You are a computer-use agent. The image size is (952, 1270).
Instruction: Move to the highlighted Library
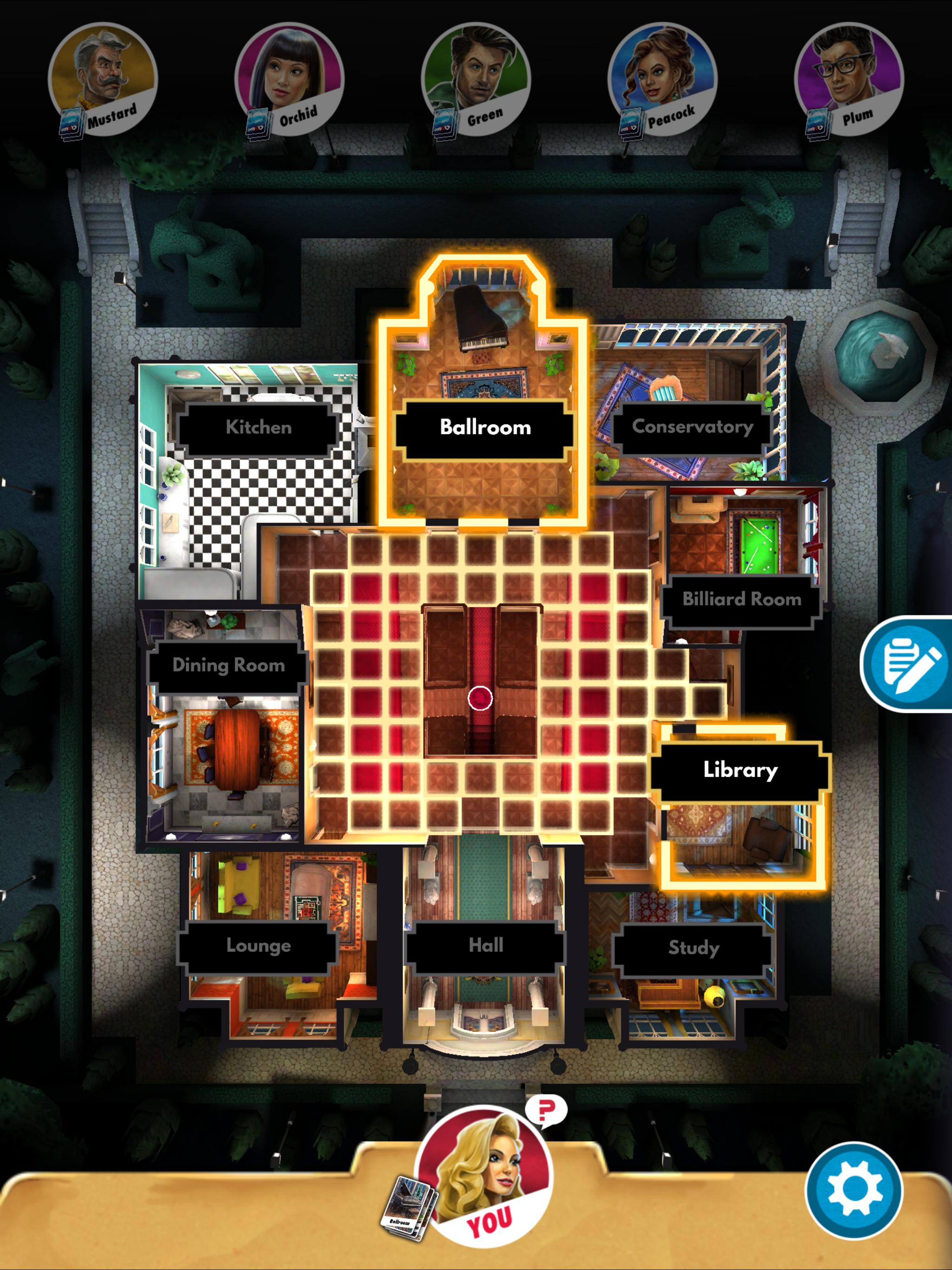pos(740,770)
